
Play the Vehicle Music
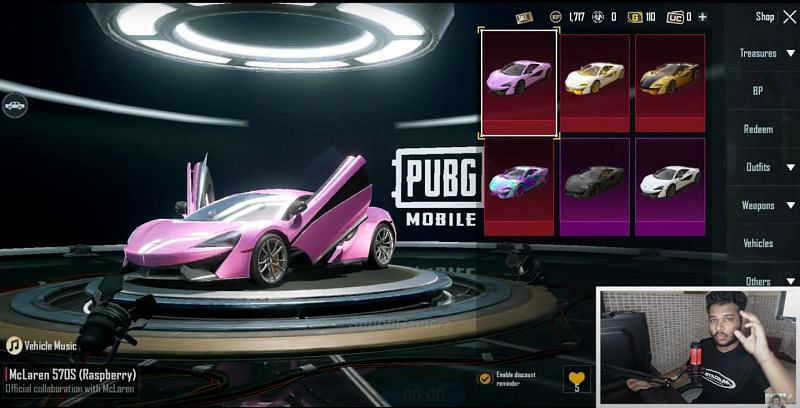pos(14,345)
